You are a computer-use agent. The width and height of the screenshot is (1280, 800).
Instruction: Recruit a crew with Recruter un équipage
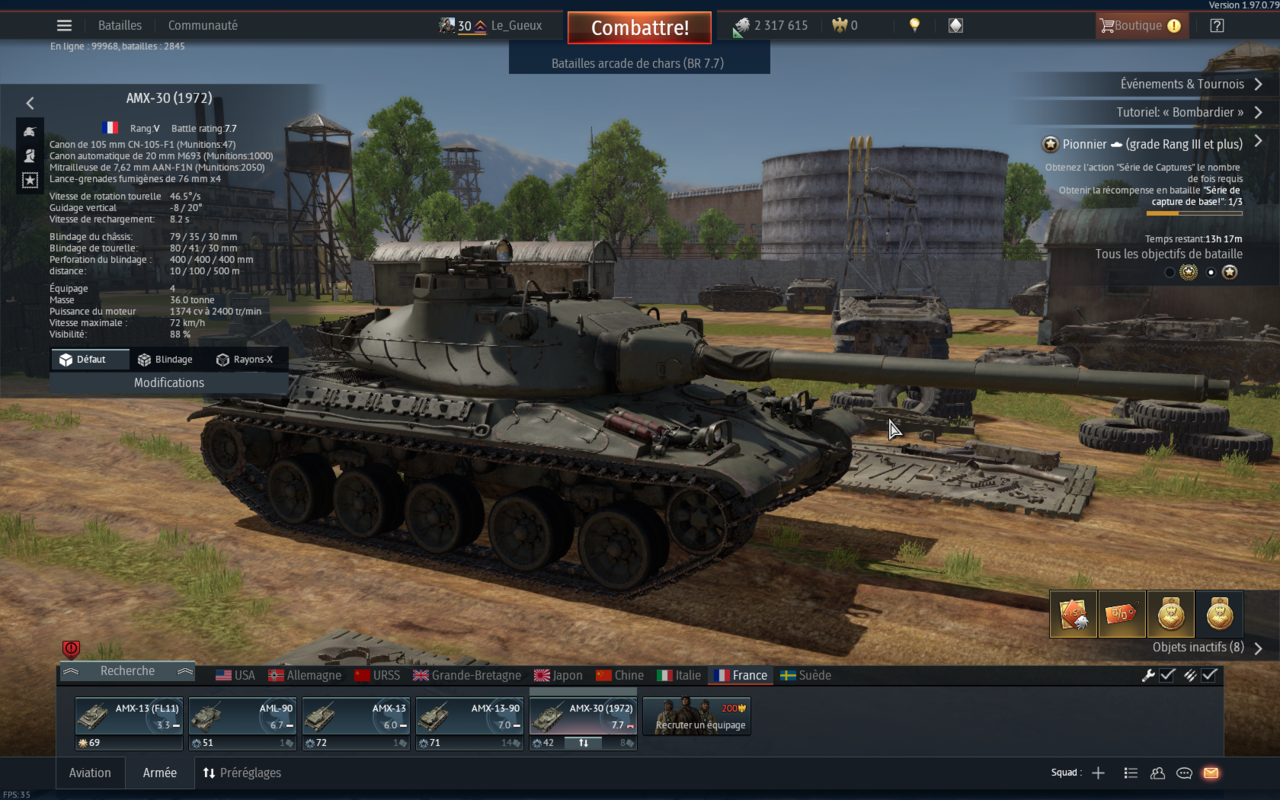696,717
